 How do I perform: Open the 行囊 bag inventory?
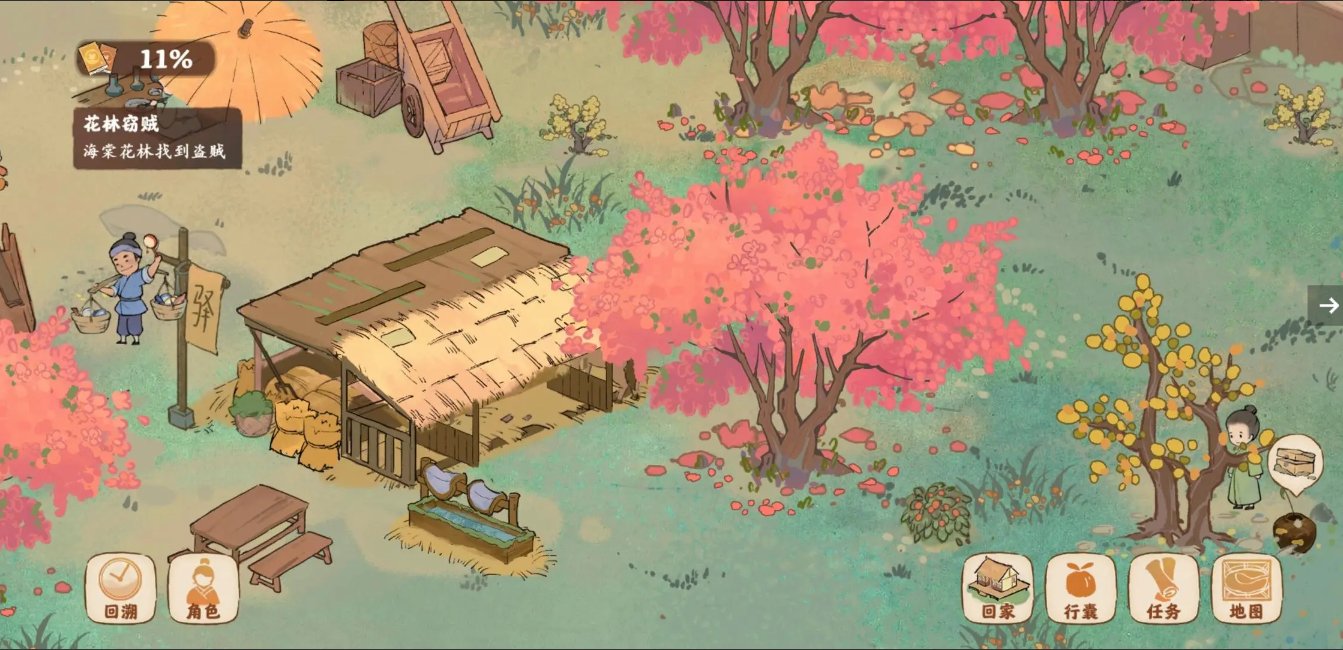1080,589
